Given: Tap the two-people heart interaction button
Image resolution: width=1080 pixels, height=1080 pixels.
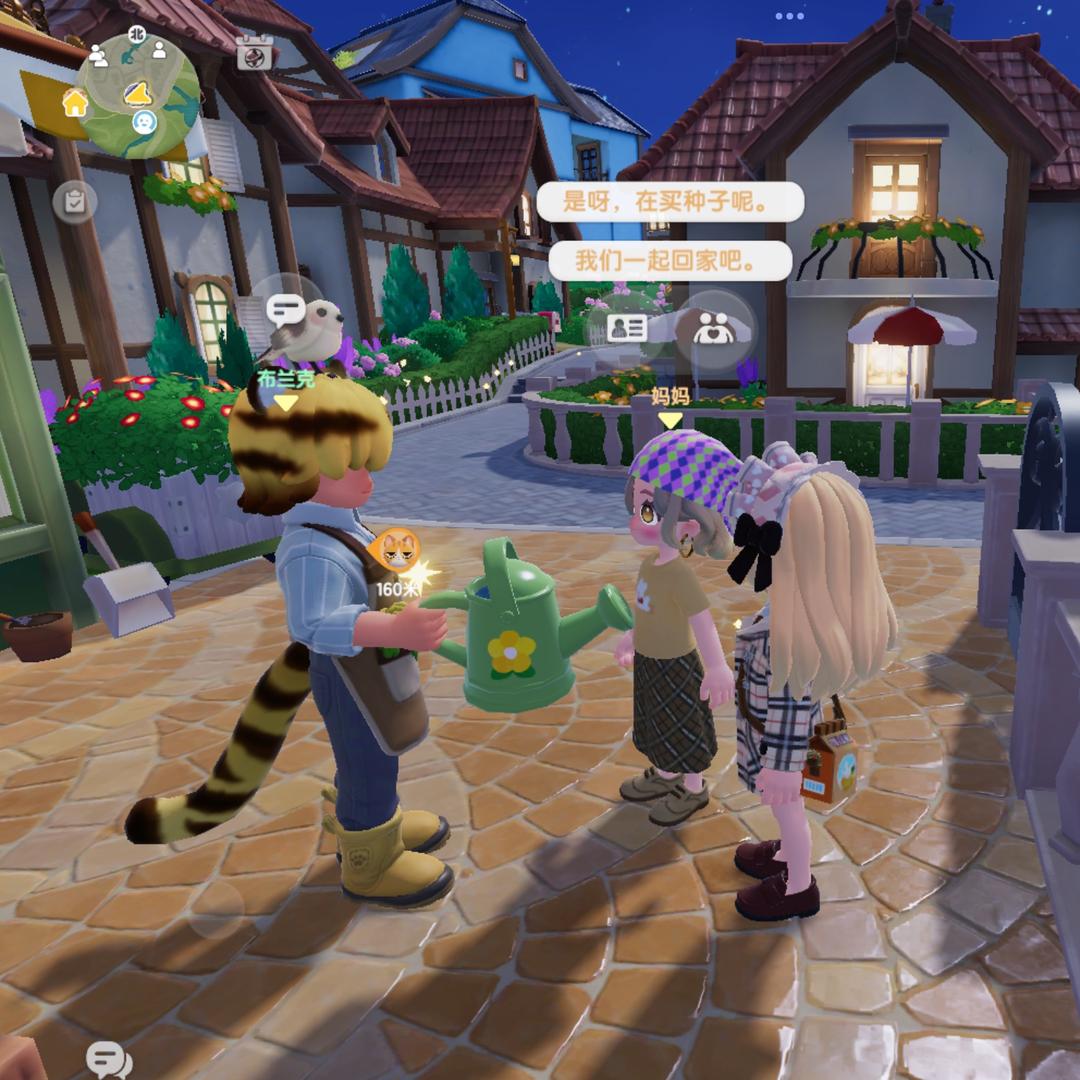Looking at the screenshot, I should pos(714,329).
